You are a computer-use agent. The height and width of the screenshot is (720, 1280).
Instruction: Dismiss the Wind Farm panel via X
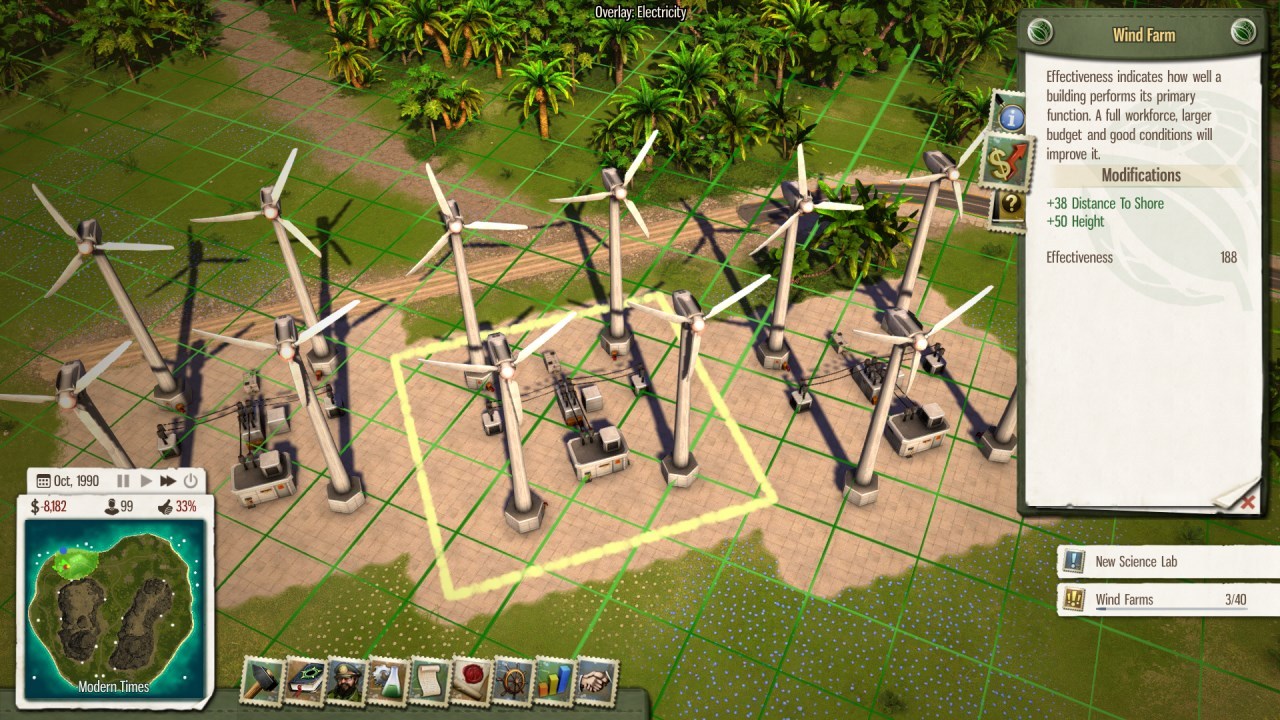click(x=1248, y=503)
